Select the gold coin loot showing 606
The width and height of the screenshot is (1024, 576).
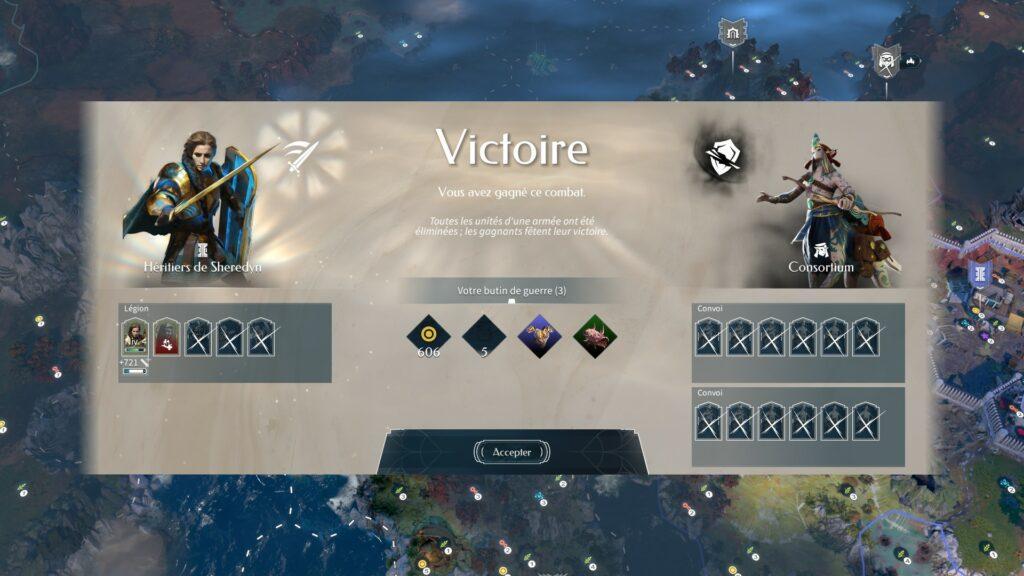428,334
